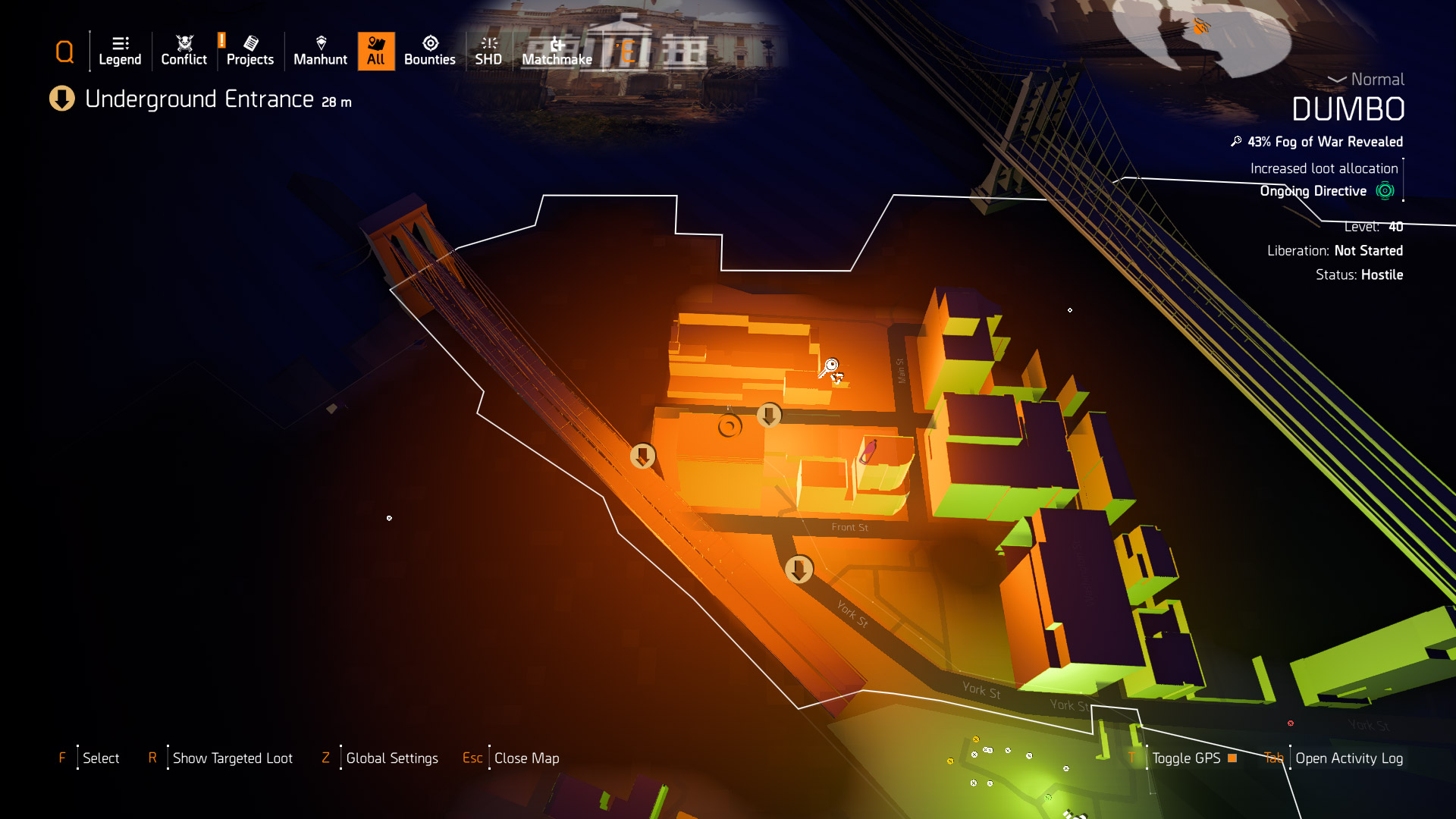The image size is (1456, 819).
Task: Open the Projects tab
Action: click(249, 51)
